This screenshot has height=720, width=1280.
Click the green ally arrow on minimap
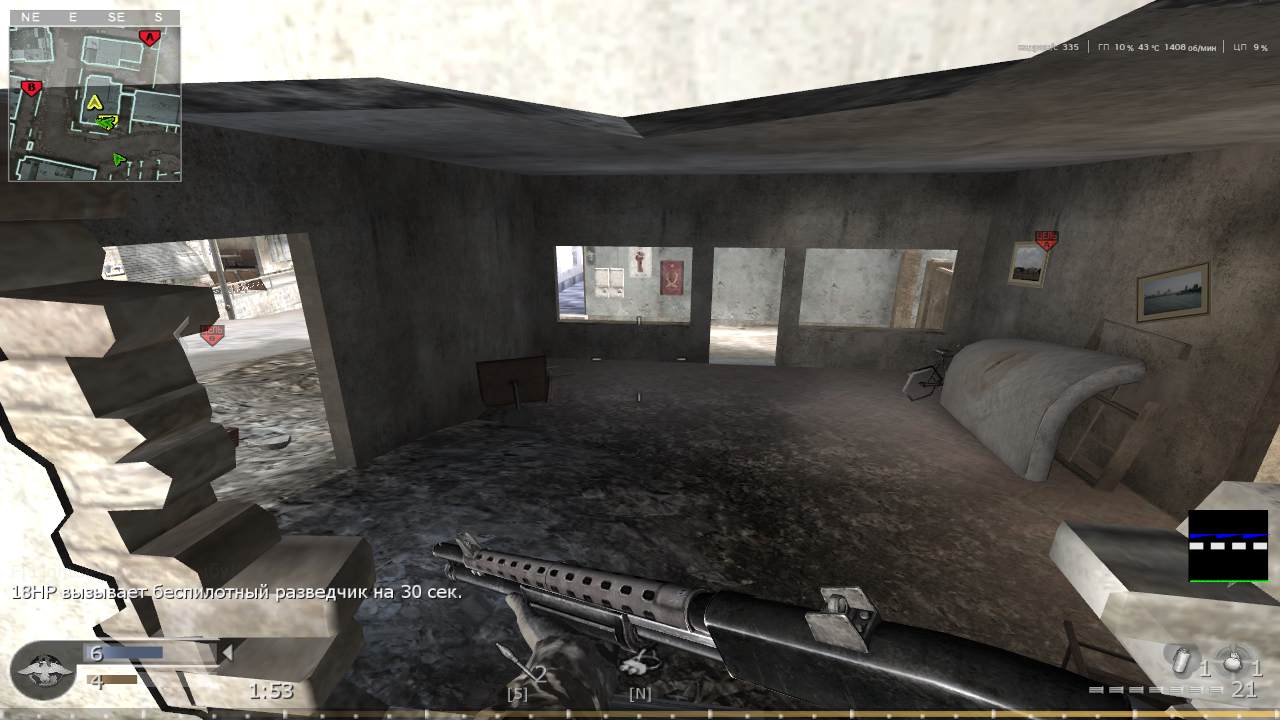117,157
